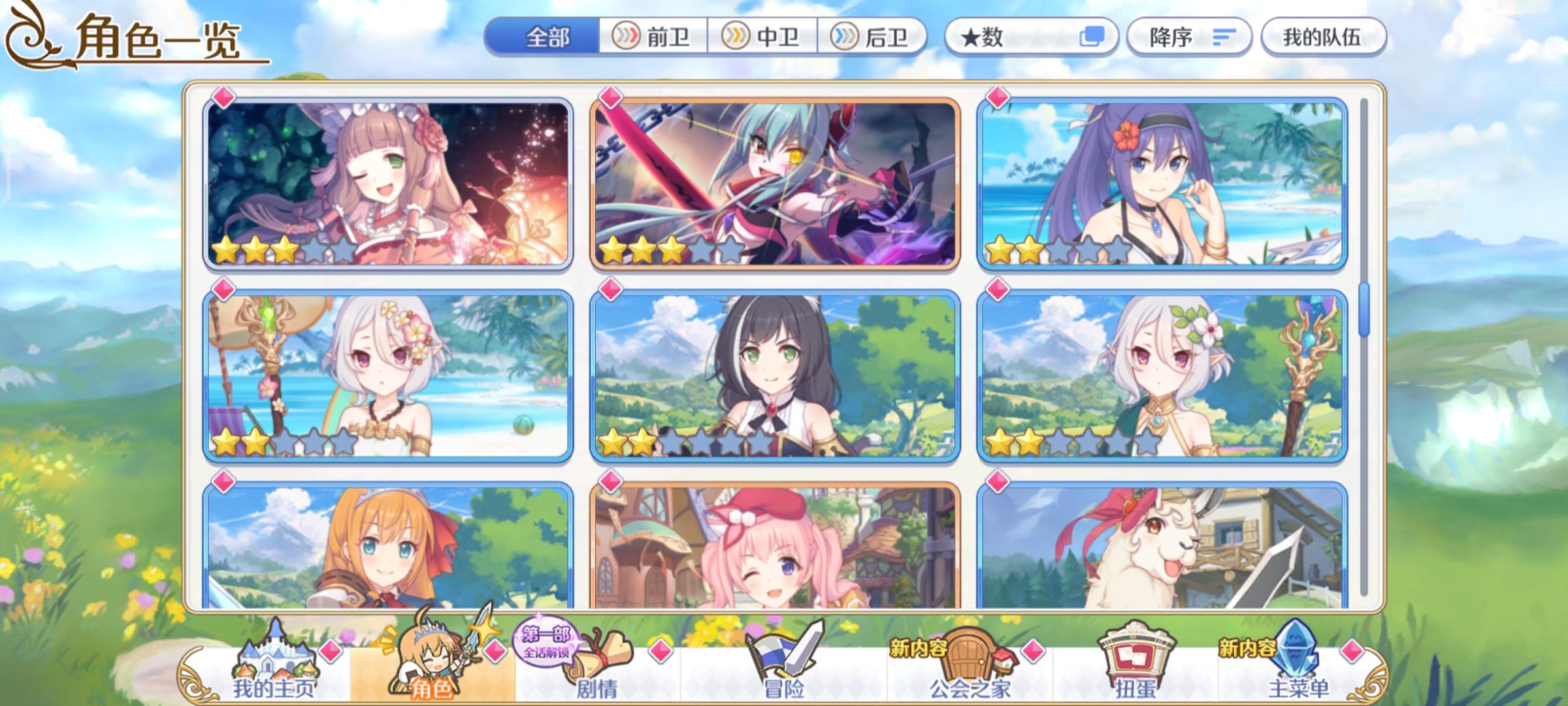
Task: Toggle 降序 descending sort order
Action: [x=1169, y=37]
